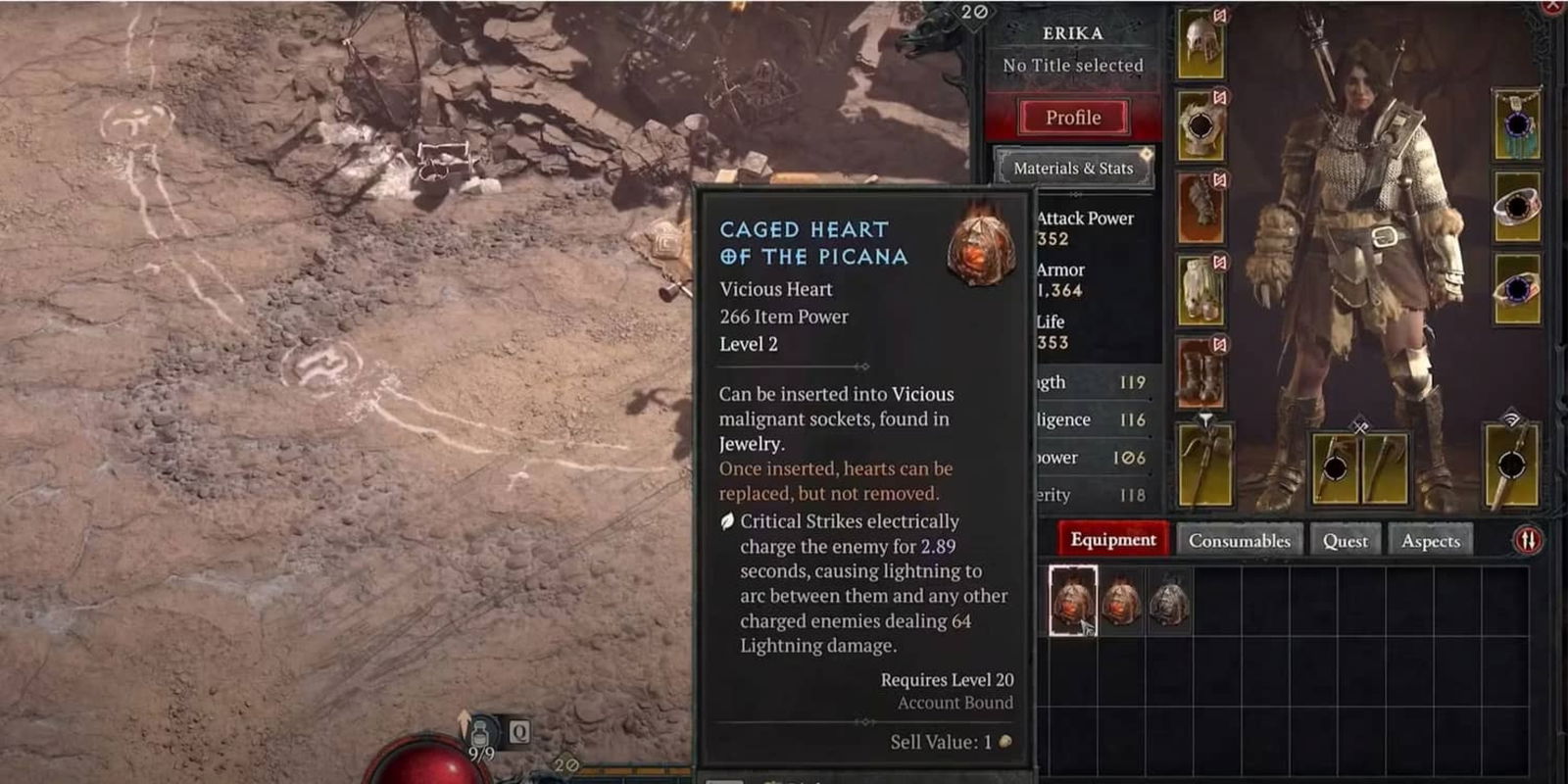The image size is (1568, 784).
Task: Open the Quest tab
Action: coord(1346,540)
